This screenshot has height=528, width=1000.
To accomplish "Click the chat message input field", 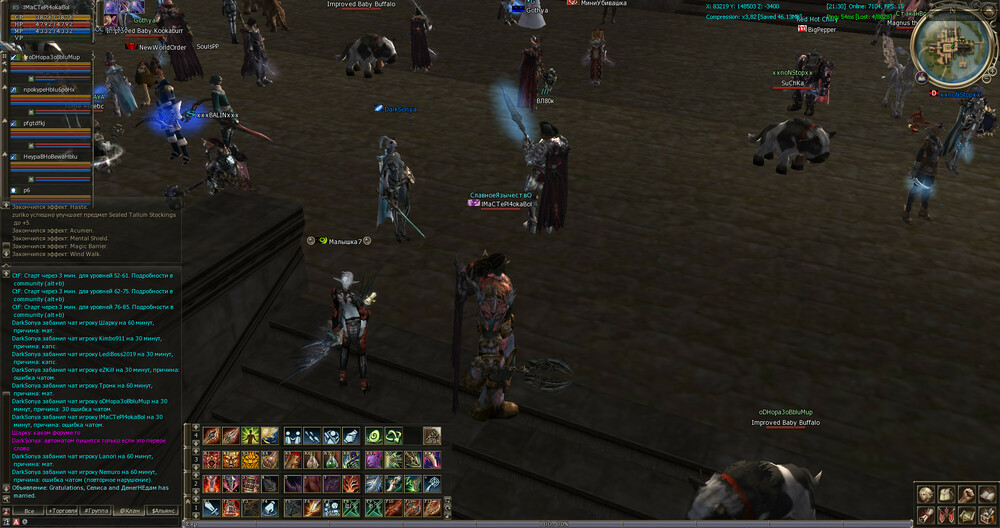I will [100, 522].
